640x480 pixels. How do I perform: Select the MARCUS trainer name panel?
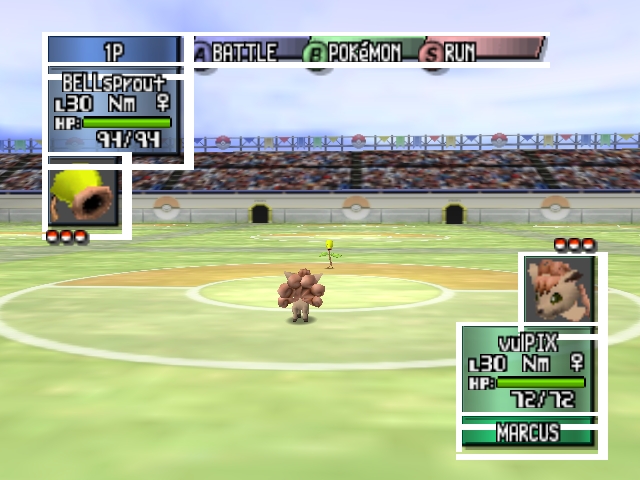coord(529,434)
